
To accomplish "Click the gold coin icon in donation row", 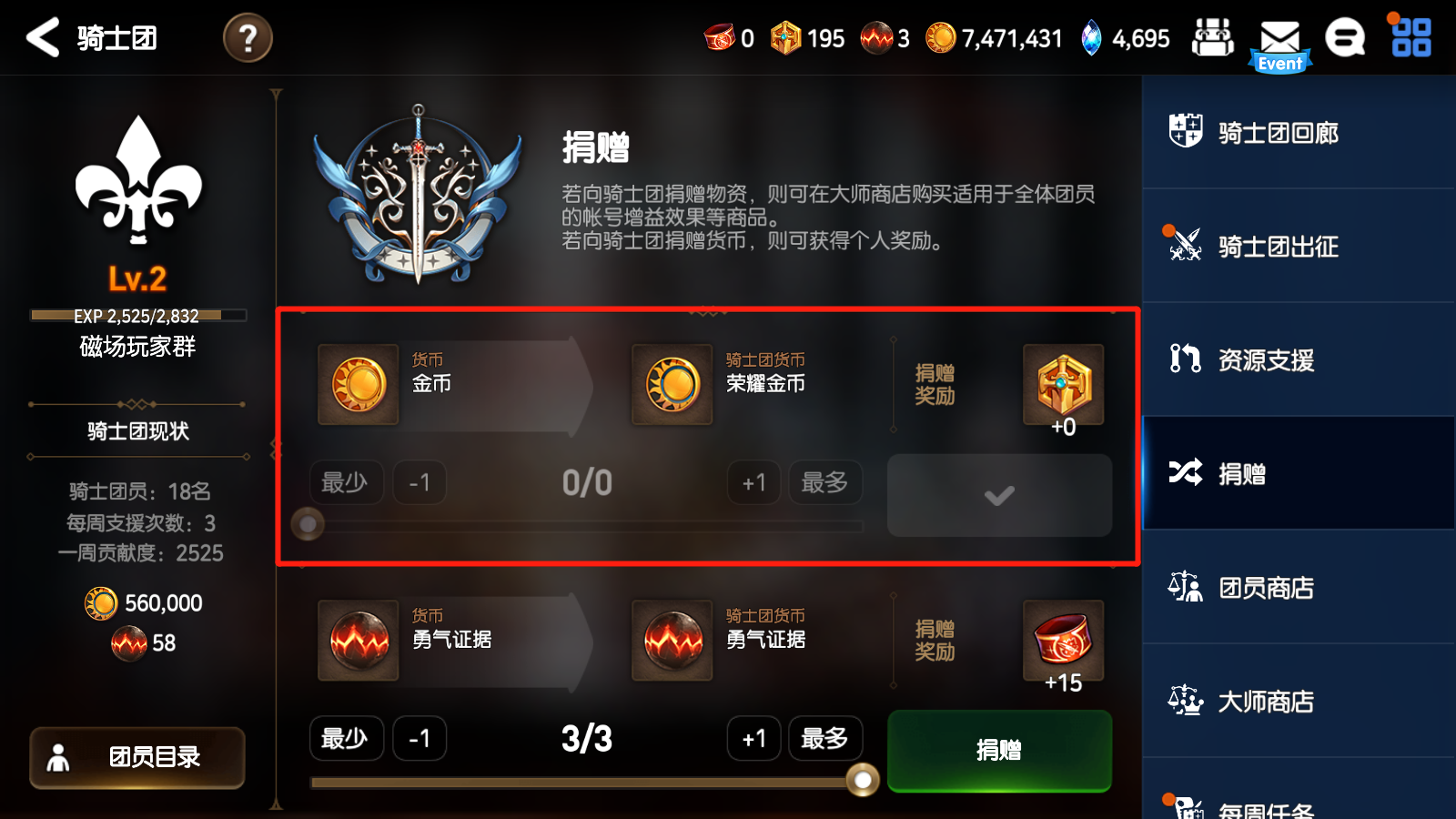I will [x=357, y=384].
